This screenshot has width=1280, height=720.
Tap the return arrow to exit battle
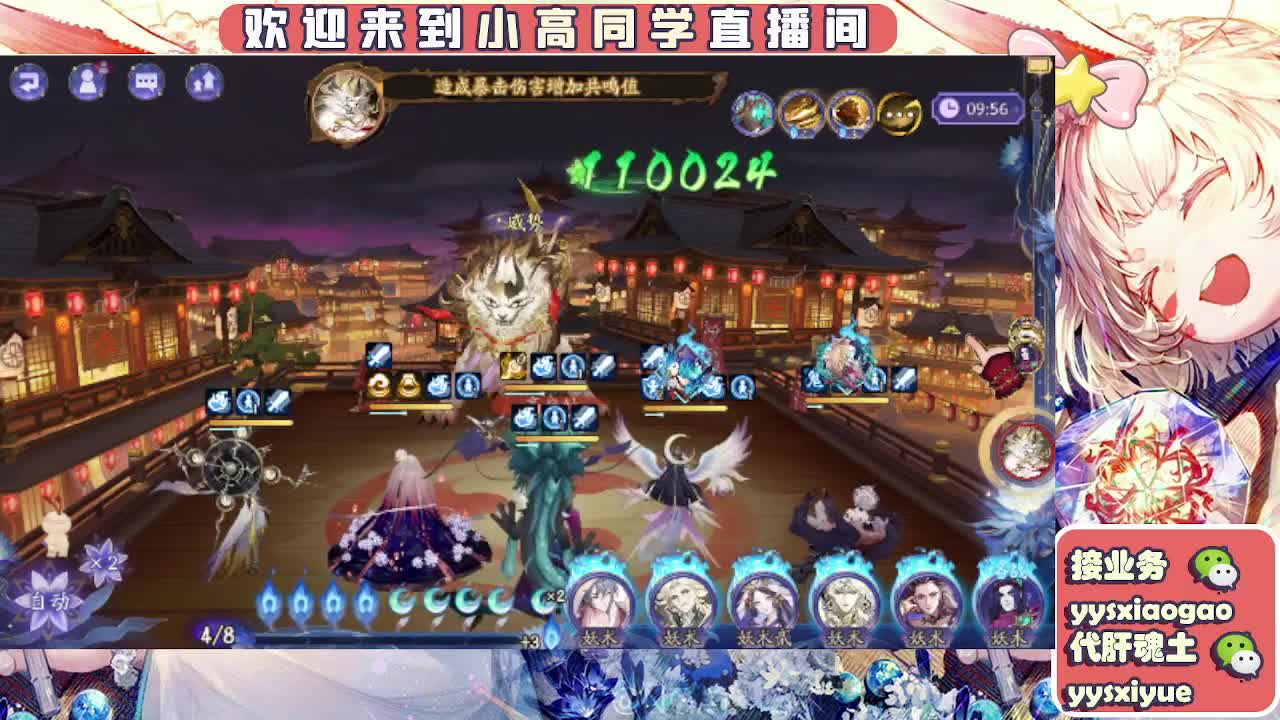coord(29,82)
